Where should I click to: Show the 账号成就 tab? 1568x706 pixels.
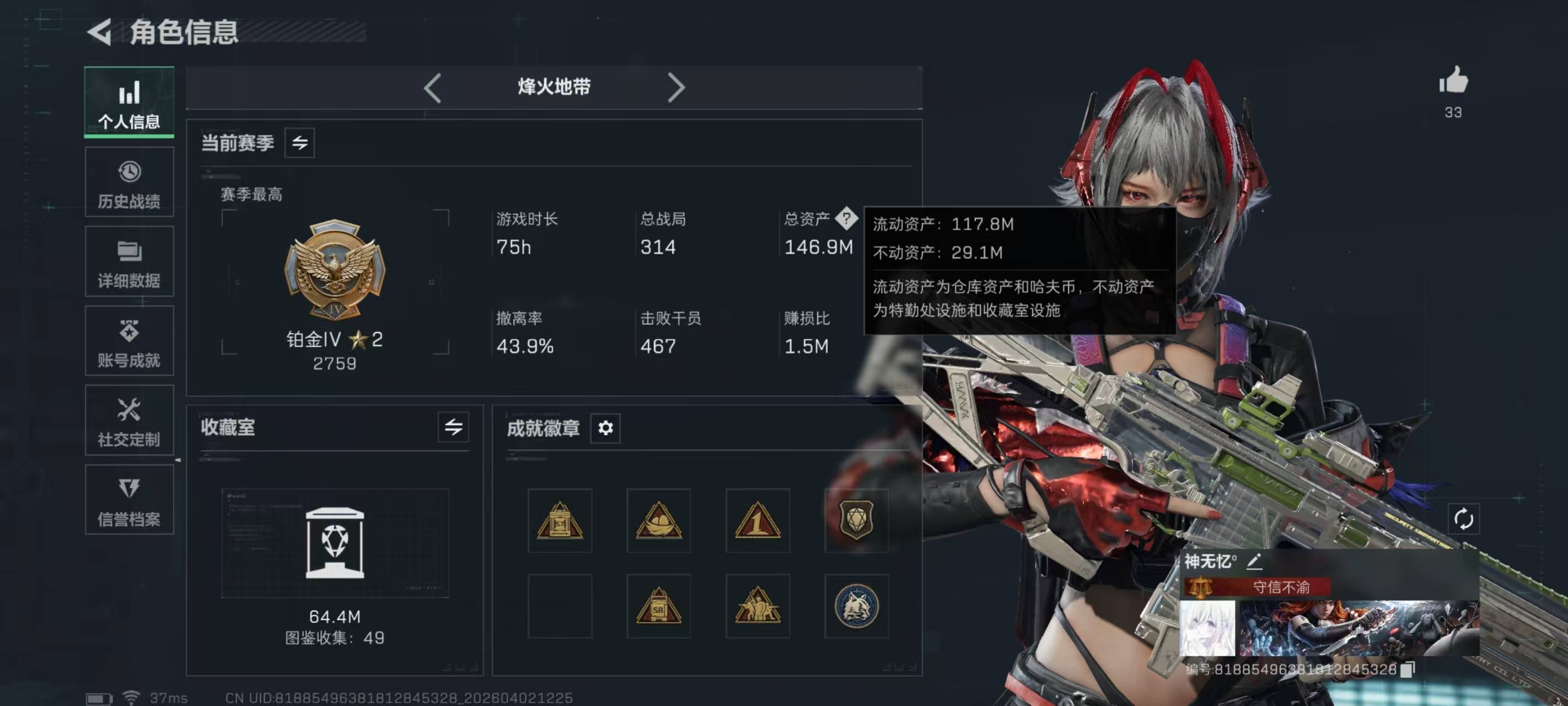click(129, 342)
